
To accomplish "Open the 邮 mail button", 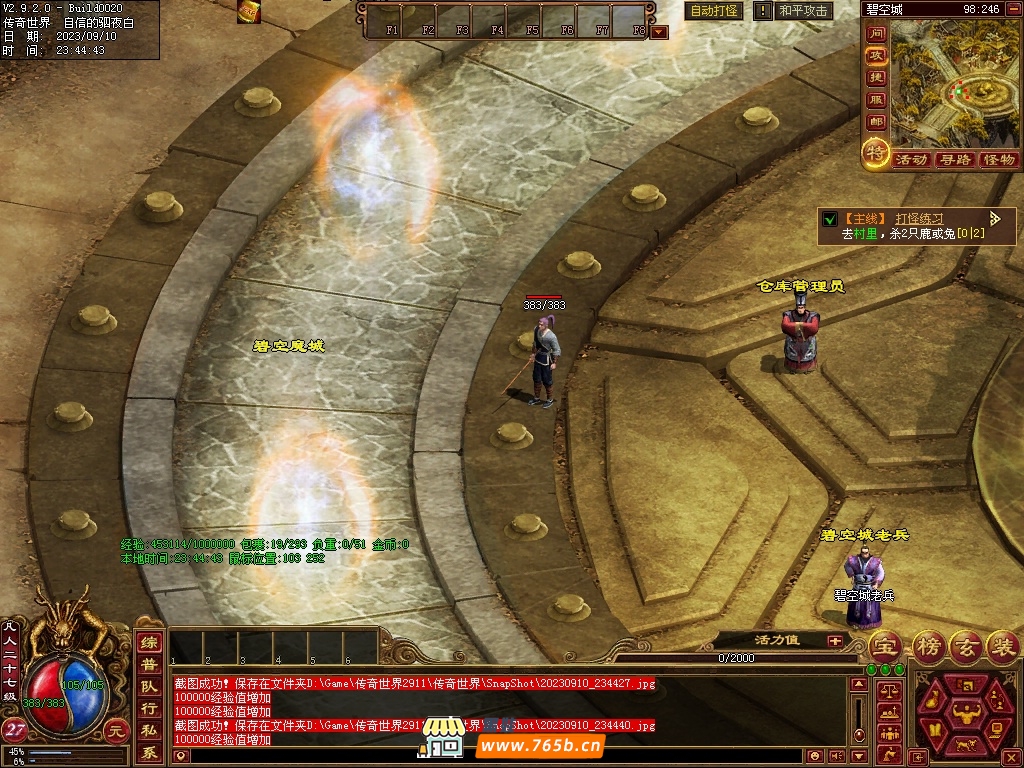I will click(876, 122).
